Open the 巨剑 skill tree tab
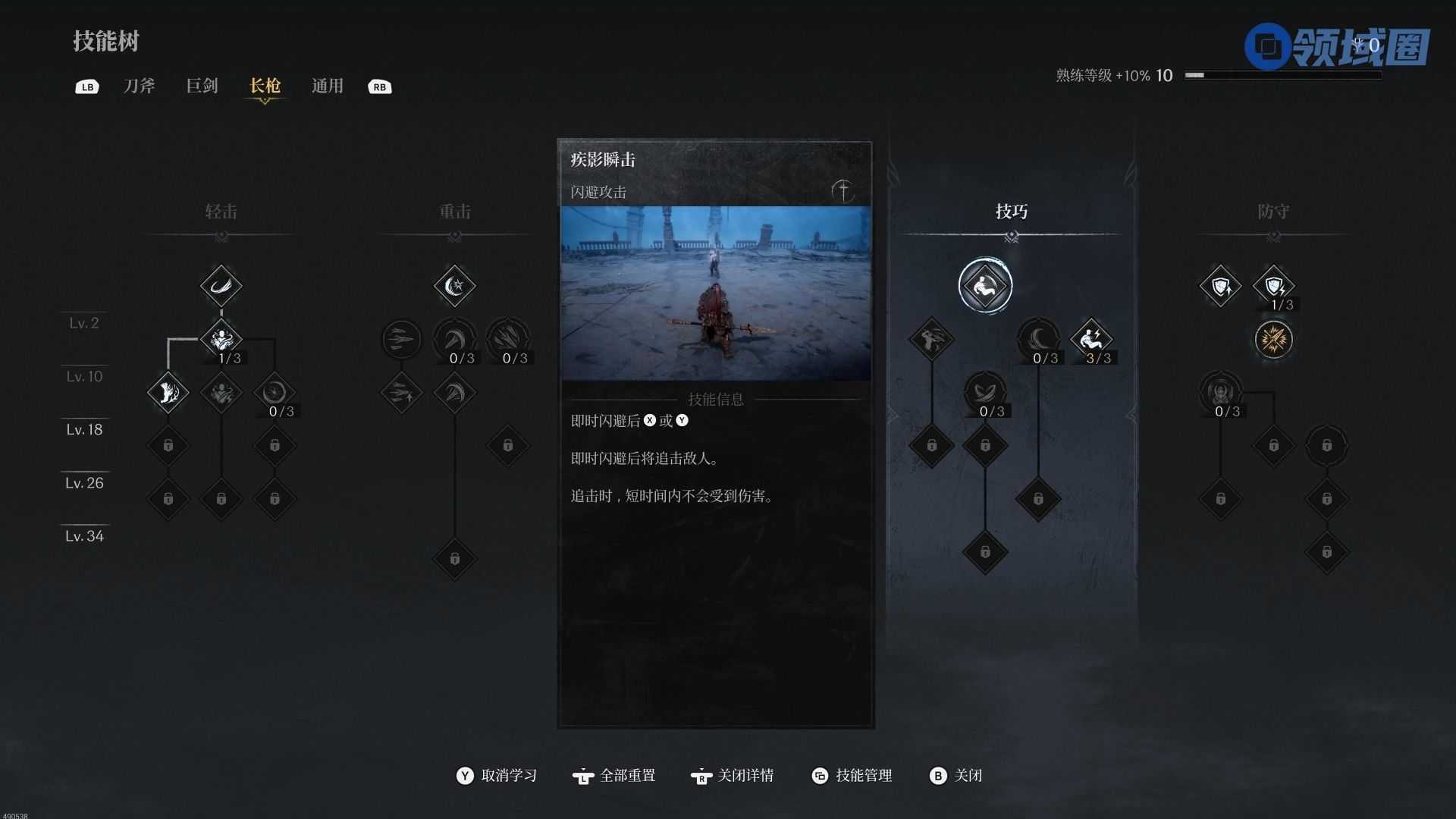 click(x=202, y=86)
